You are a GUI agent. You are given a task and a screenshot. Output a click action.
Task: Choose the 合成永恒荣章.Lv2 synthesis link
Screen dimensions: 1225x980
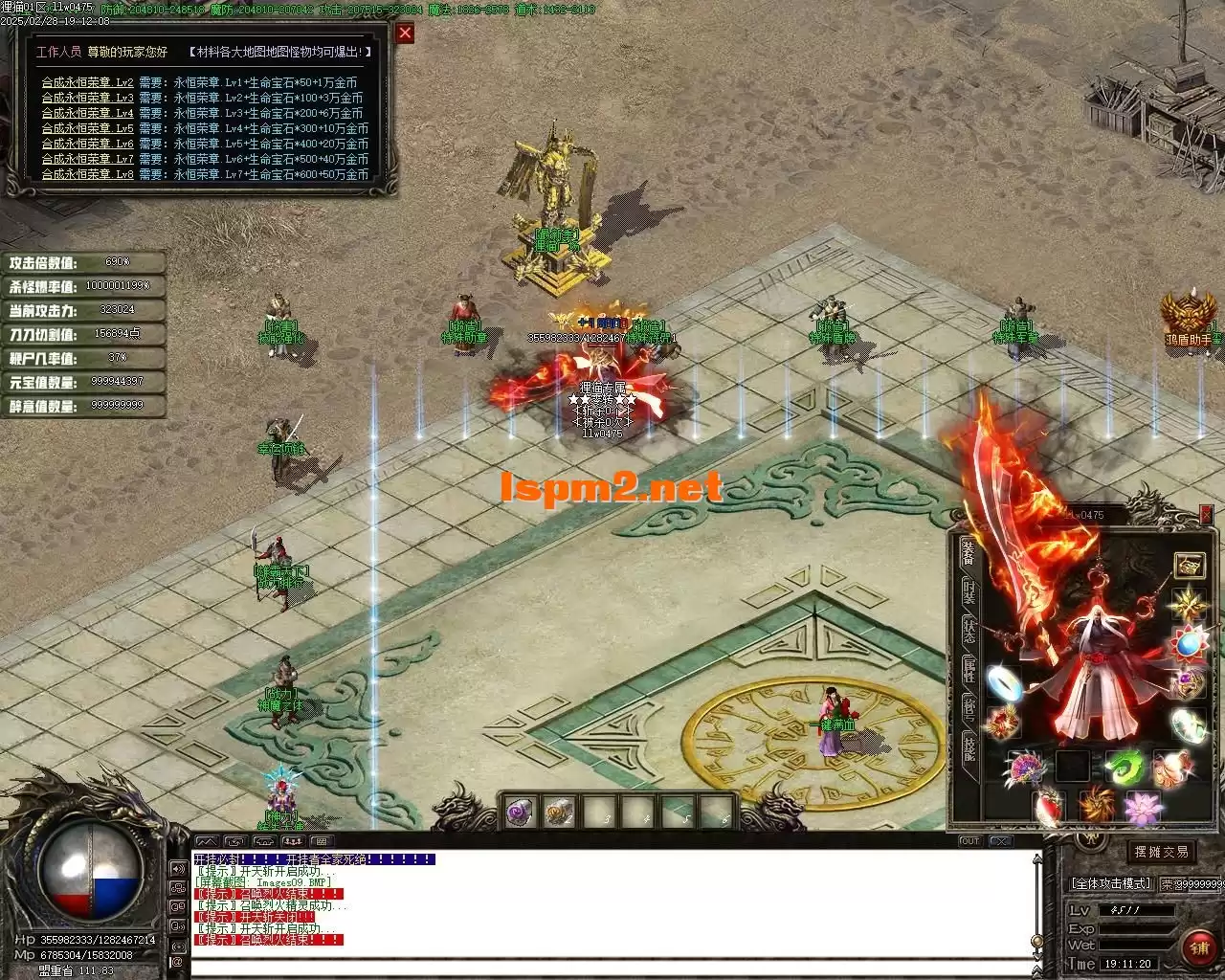pos(87,82)
